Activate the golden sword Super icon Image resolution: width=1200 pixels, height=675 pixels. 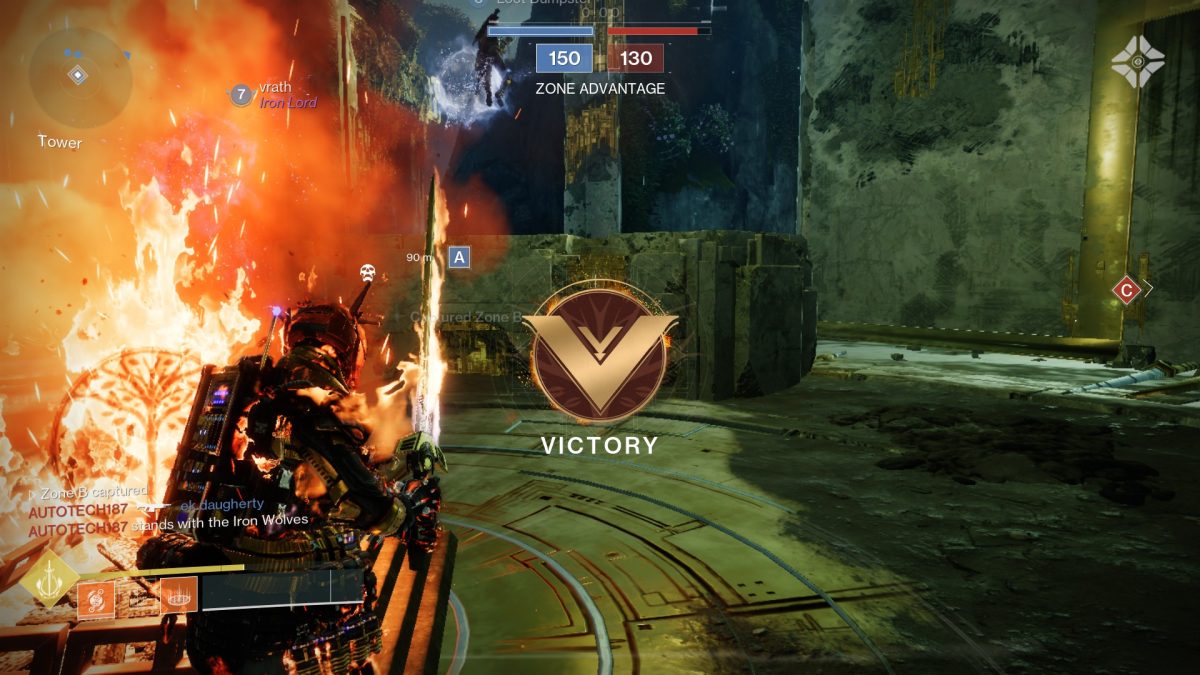49,580
